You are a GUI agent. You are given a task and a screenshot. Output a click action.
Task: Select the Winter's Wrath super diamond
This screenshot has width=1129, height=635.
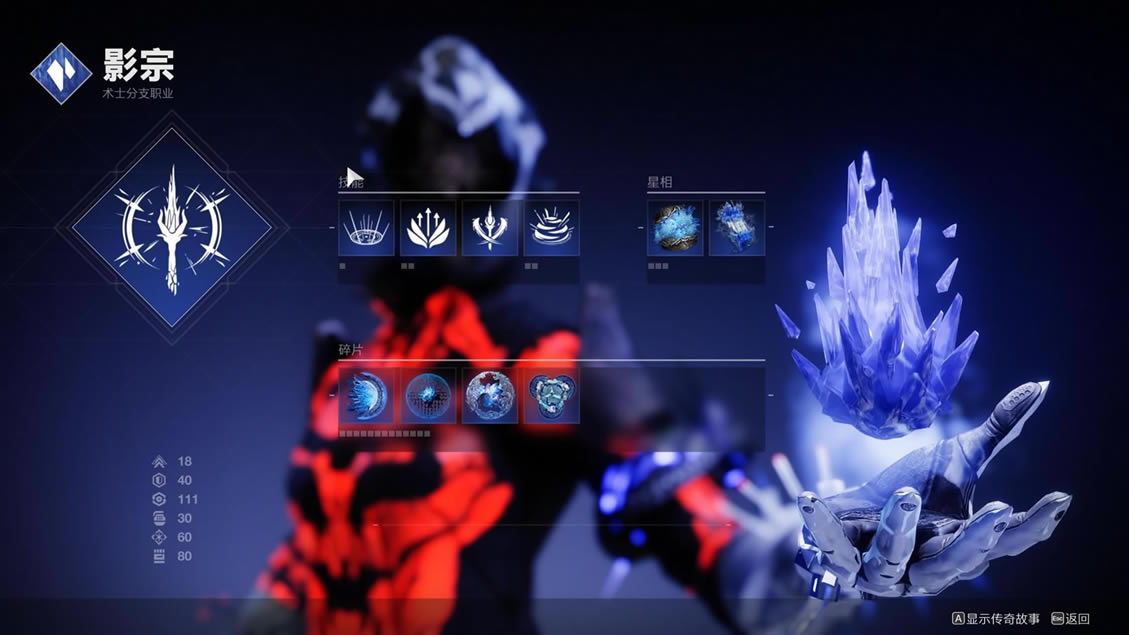coord(172,228)
